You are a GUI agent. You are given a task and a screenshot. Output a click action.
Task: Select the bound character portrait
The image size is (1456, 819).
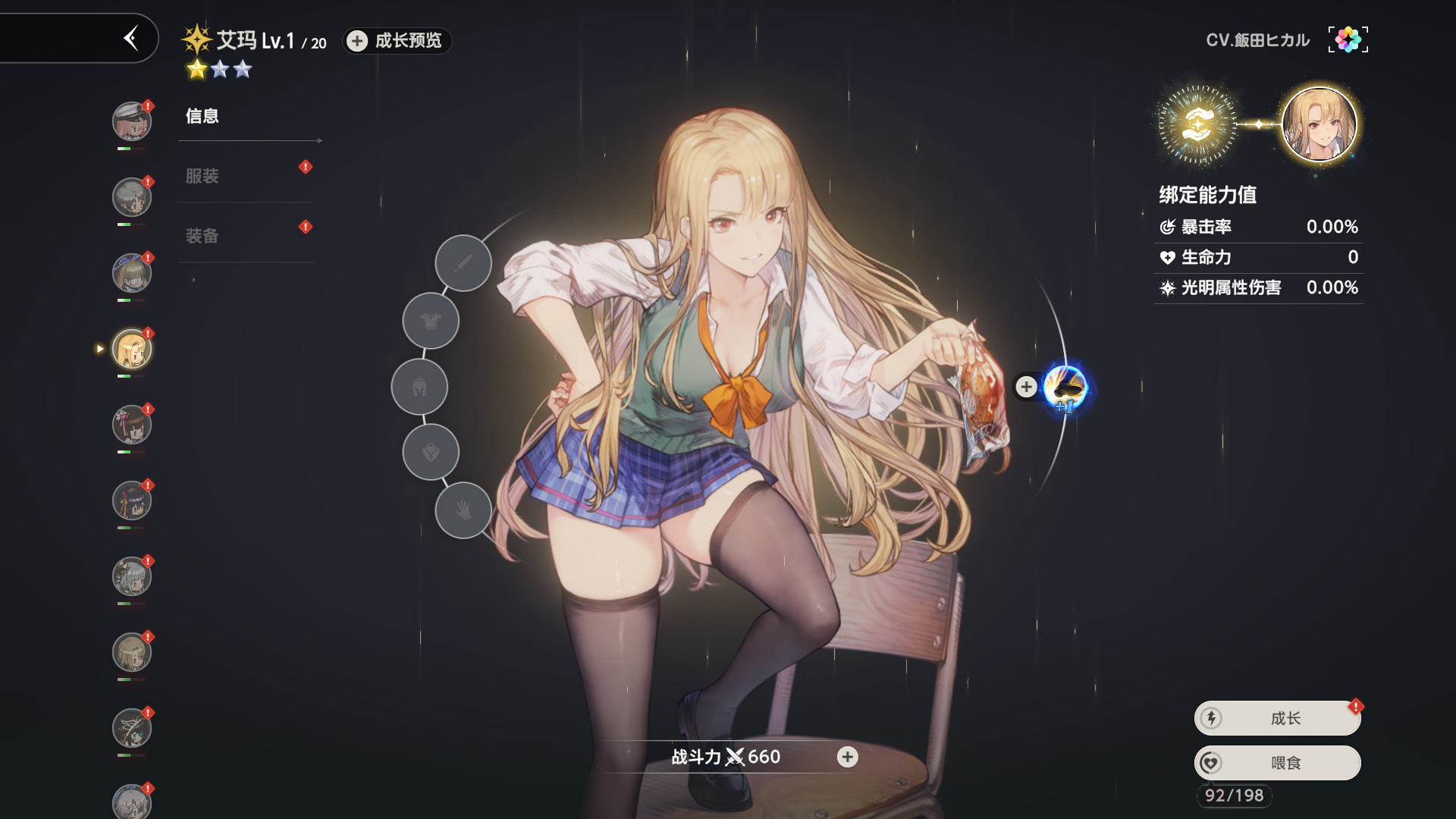pos(1319,124)
